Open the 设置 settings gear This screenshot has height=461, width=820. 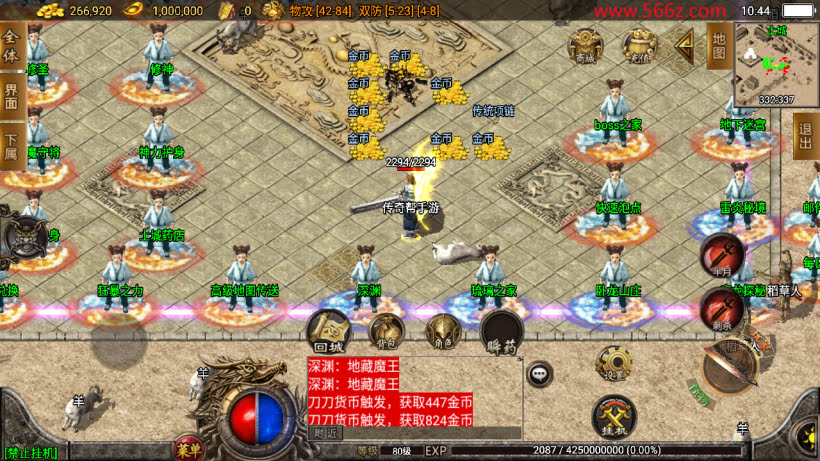point(613,364)
